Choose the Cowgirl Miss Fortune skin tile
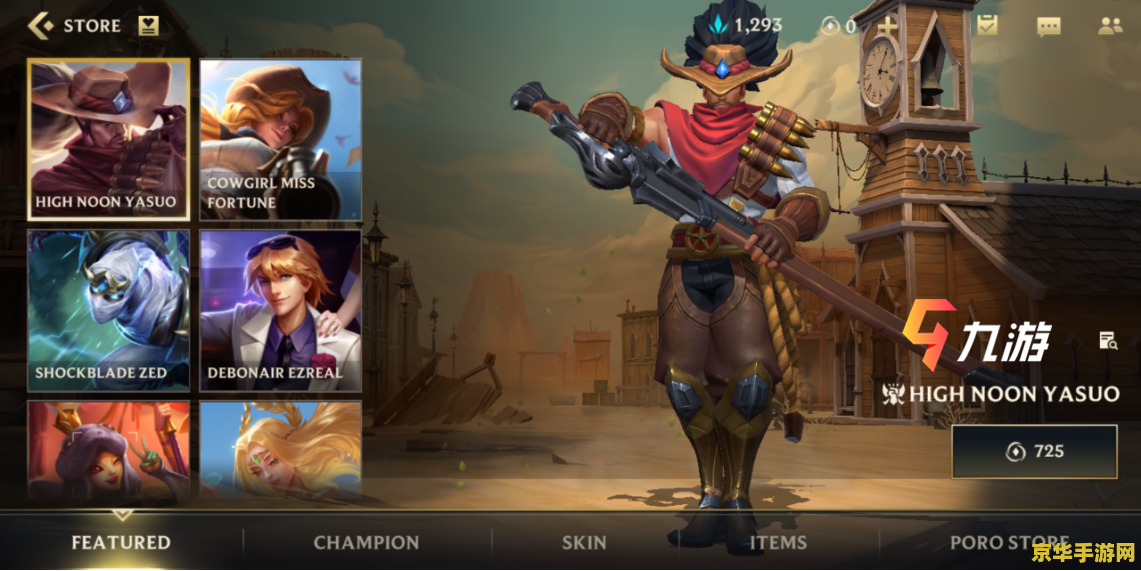The height and width of the screenshot is (571, 1141). click(x=280, y=139)
